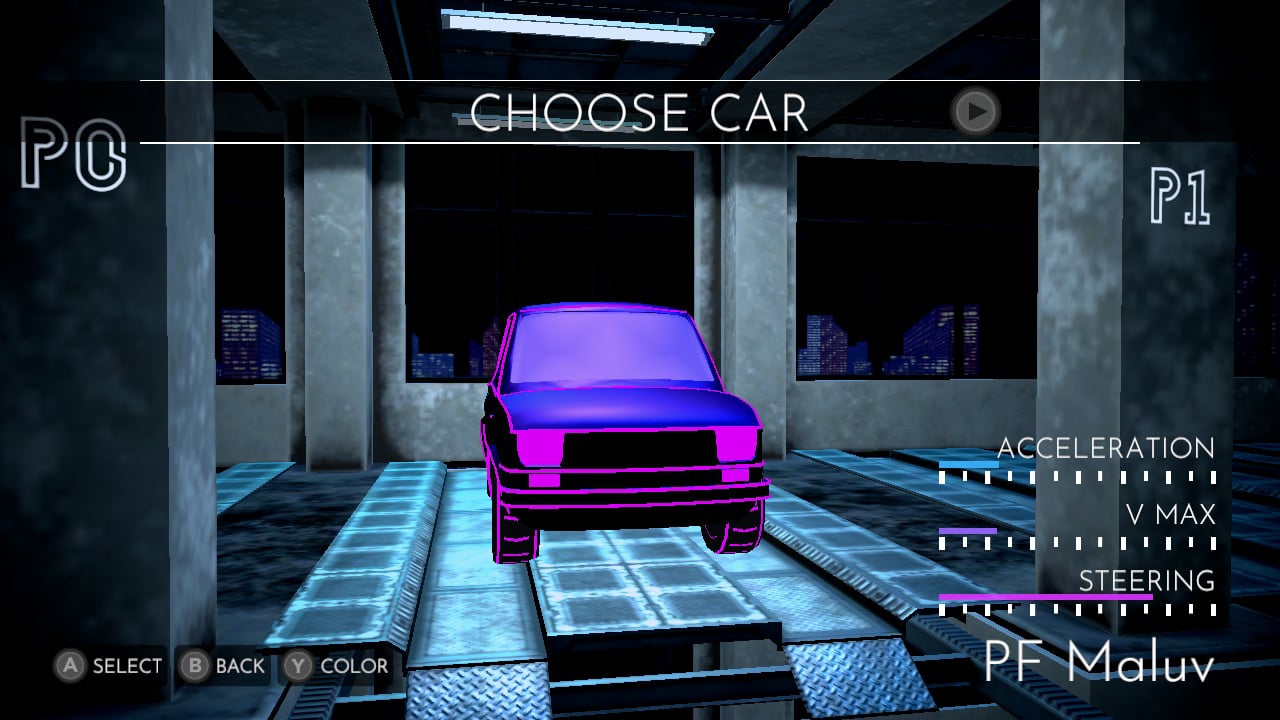
Task: Expand the next car with the arrow control
Action: (974, 112)
